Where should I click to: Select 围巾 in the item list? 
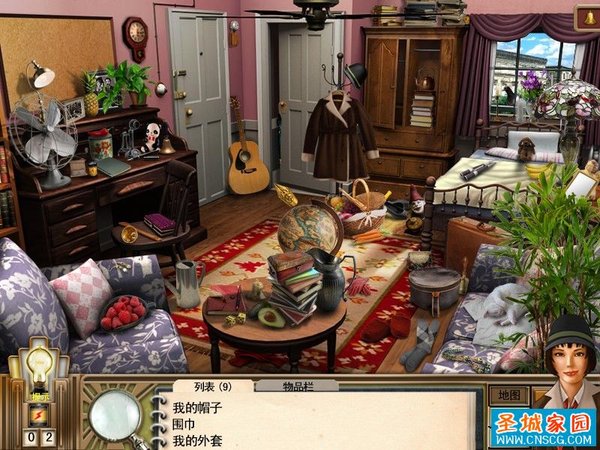(x=183, y=424)
